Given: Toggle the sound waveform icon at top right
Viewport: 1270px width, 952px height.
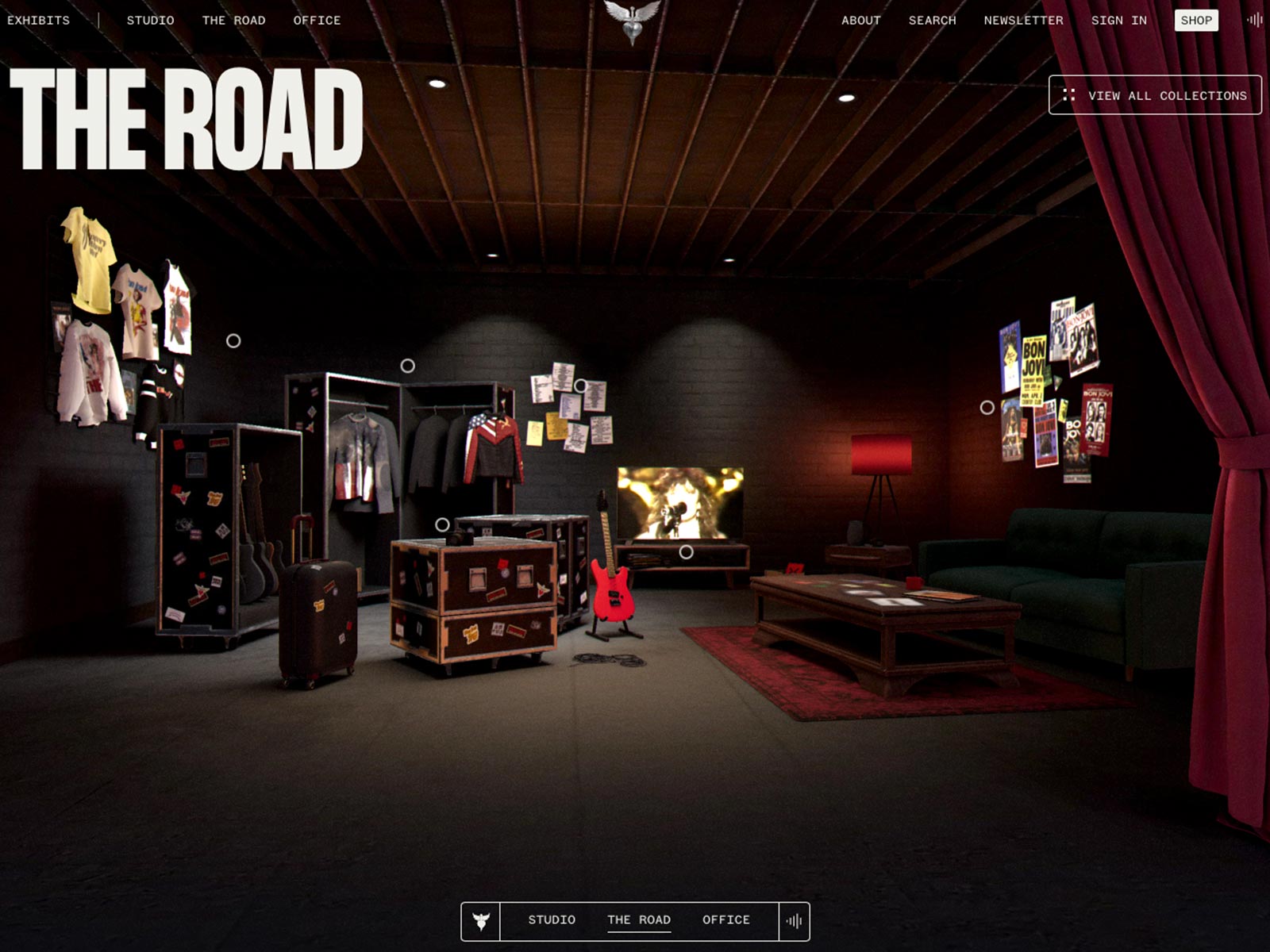Looking at the screenshot, I should point(1254,21).
